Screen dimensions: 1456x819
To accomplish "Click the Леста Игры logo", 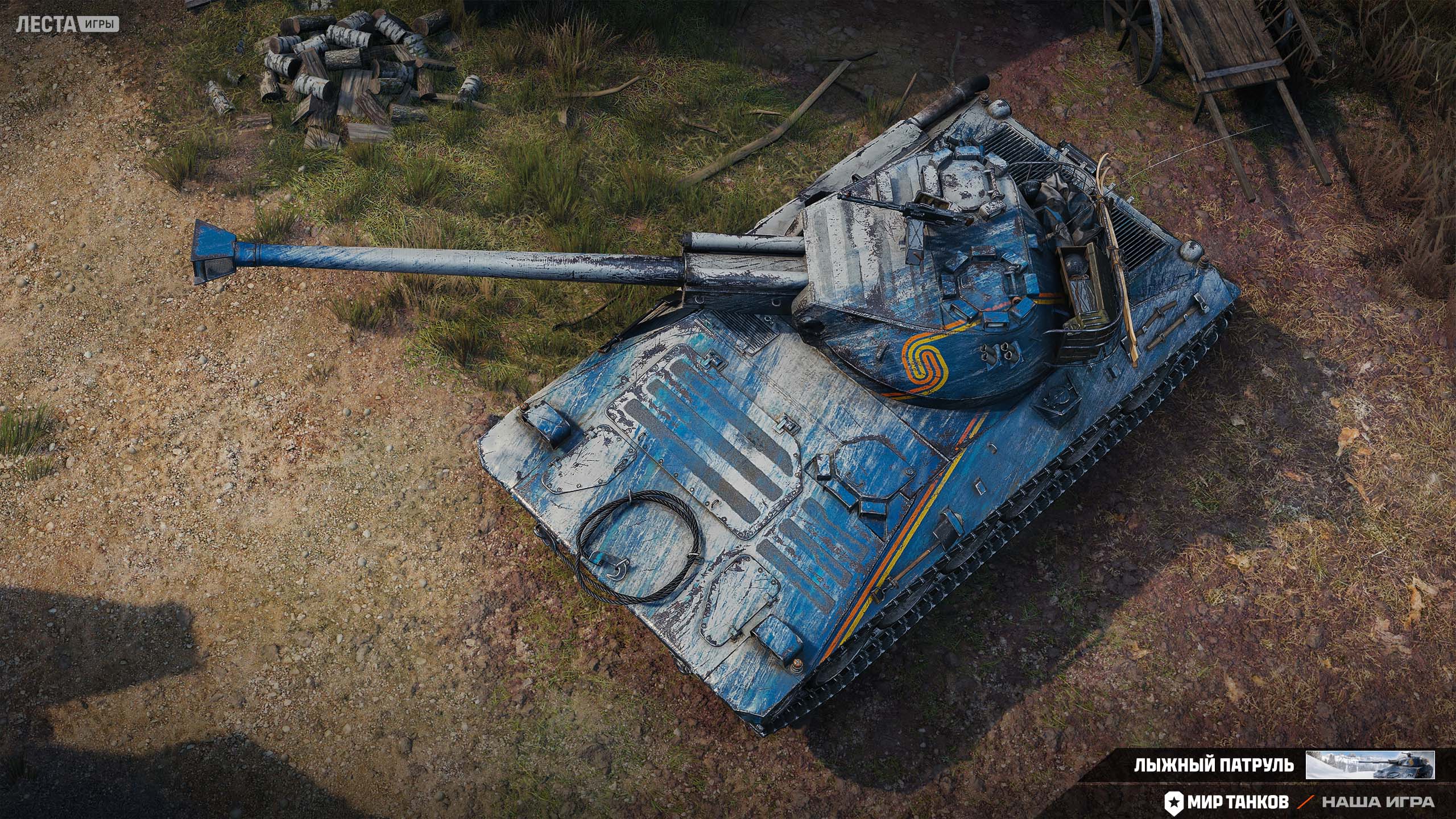I will pos(67,24).
